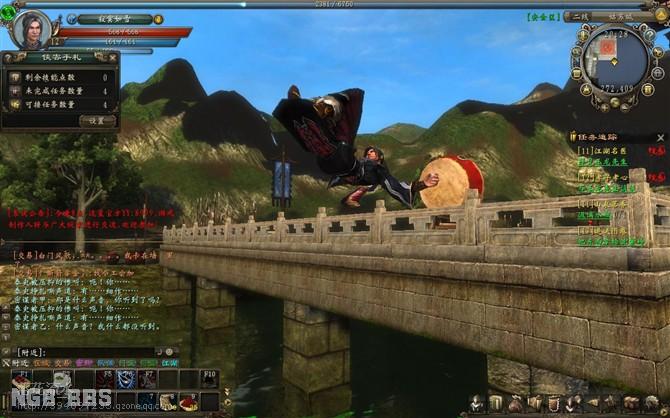Click the 设置 button in the handbook panel
The width and height of the screenshot is (670, 418).
click(x=97, y=121)
